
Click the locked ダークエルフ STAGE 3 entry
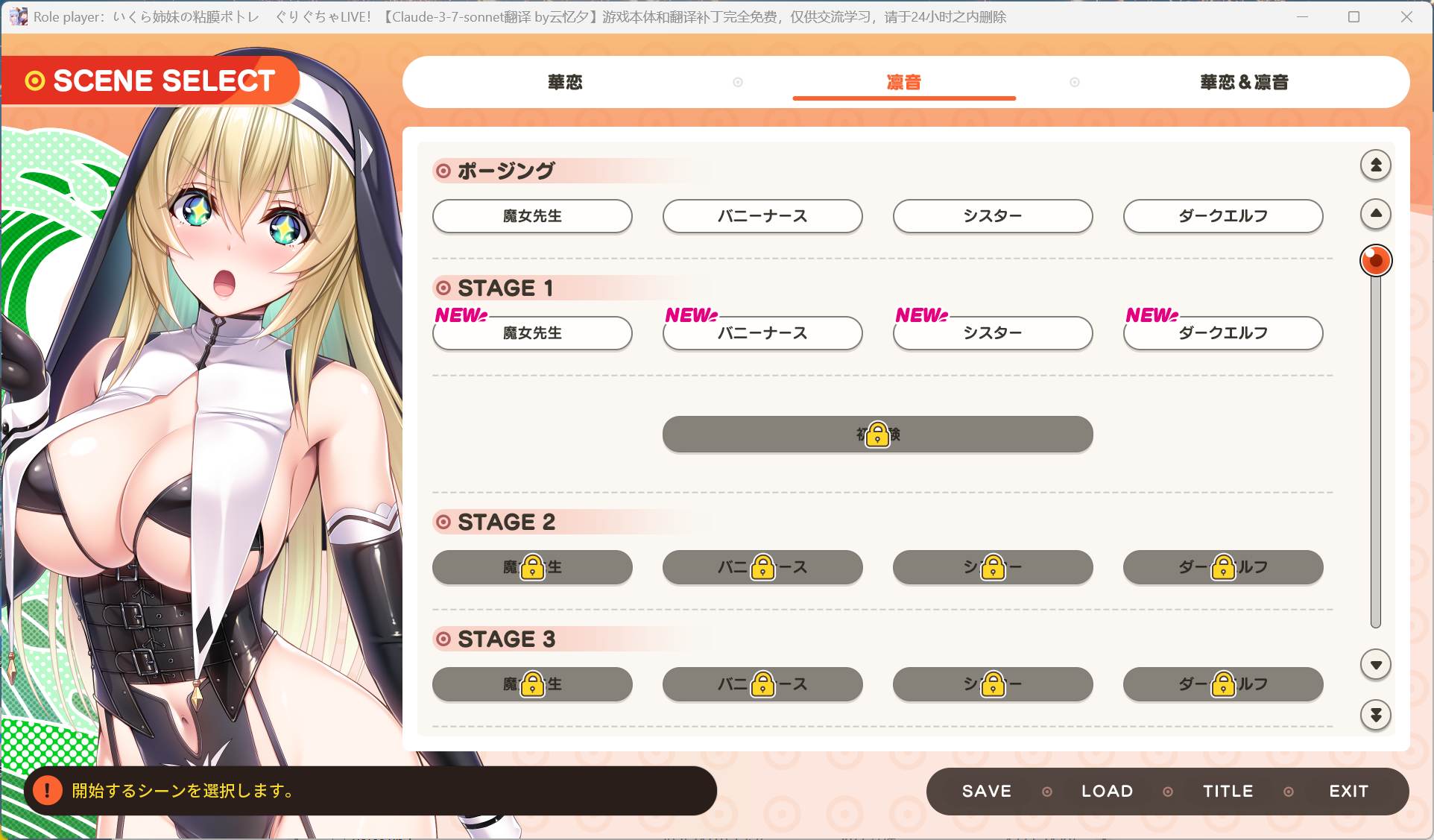(x=1222, y=683)
